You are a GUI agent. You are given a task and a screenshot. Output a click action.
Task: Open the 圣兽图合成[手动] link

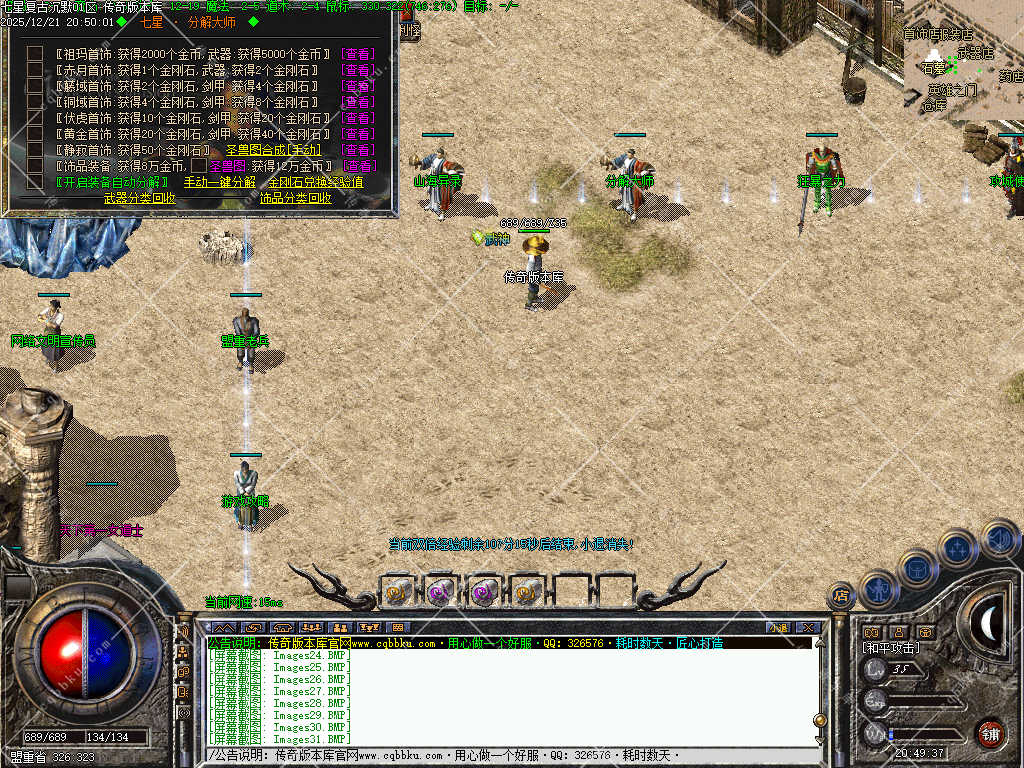(272, 150)
